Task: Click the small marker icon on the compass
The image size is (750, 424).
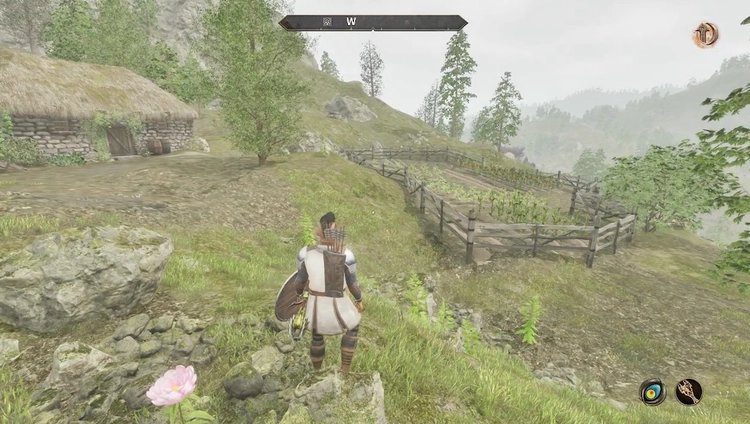Action: [327, 22]
